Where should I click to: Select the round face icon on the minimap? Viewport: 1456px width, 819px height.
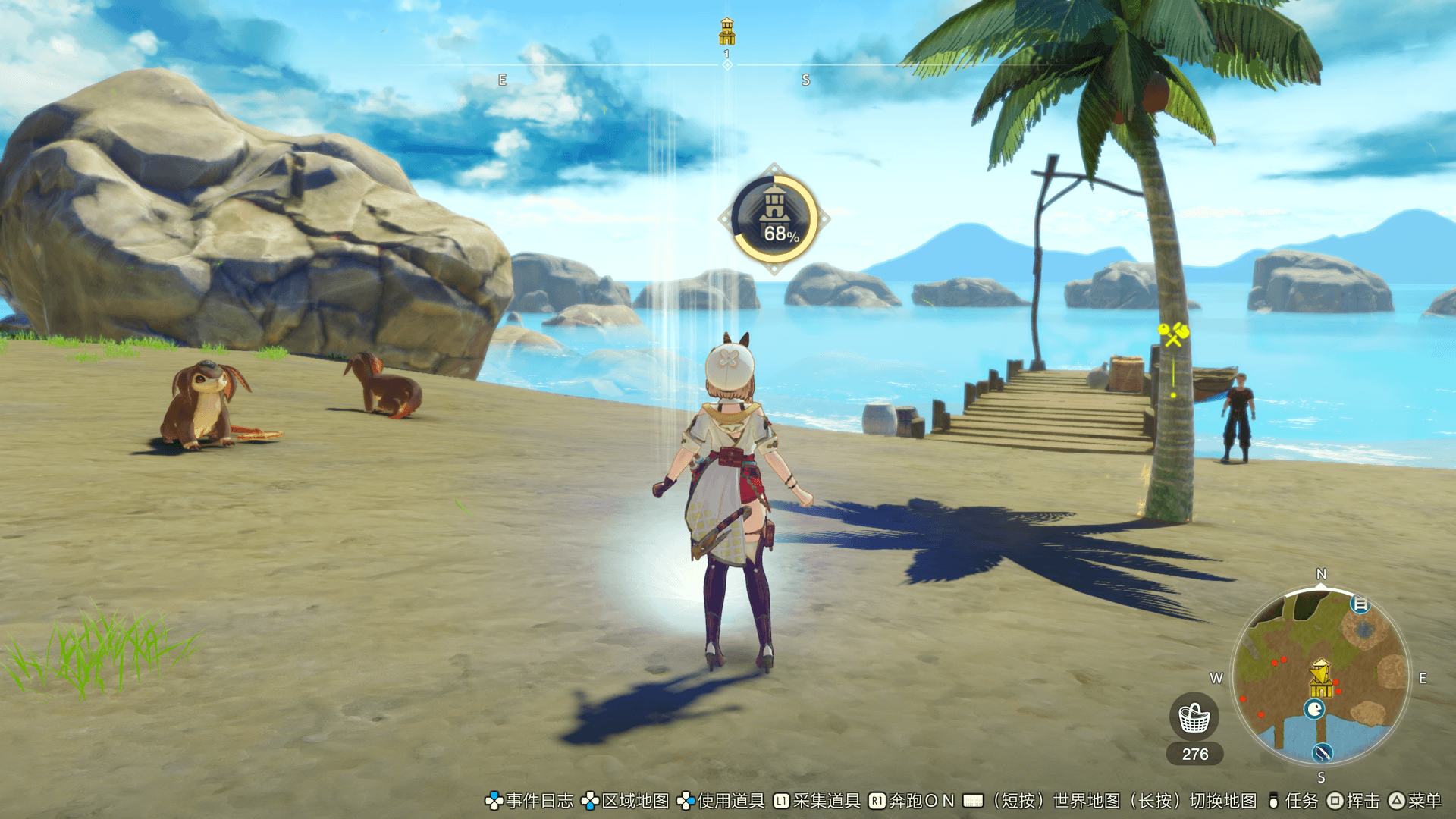[1314, 709]
